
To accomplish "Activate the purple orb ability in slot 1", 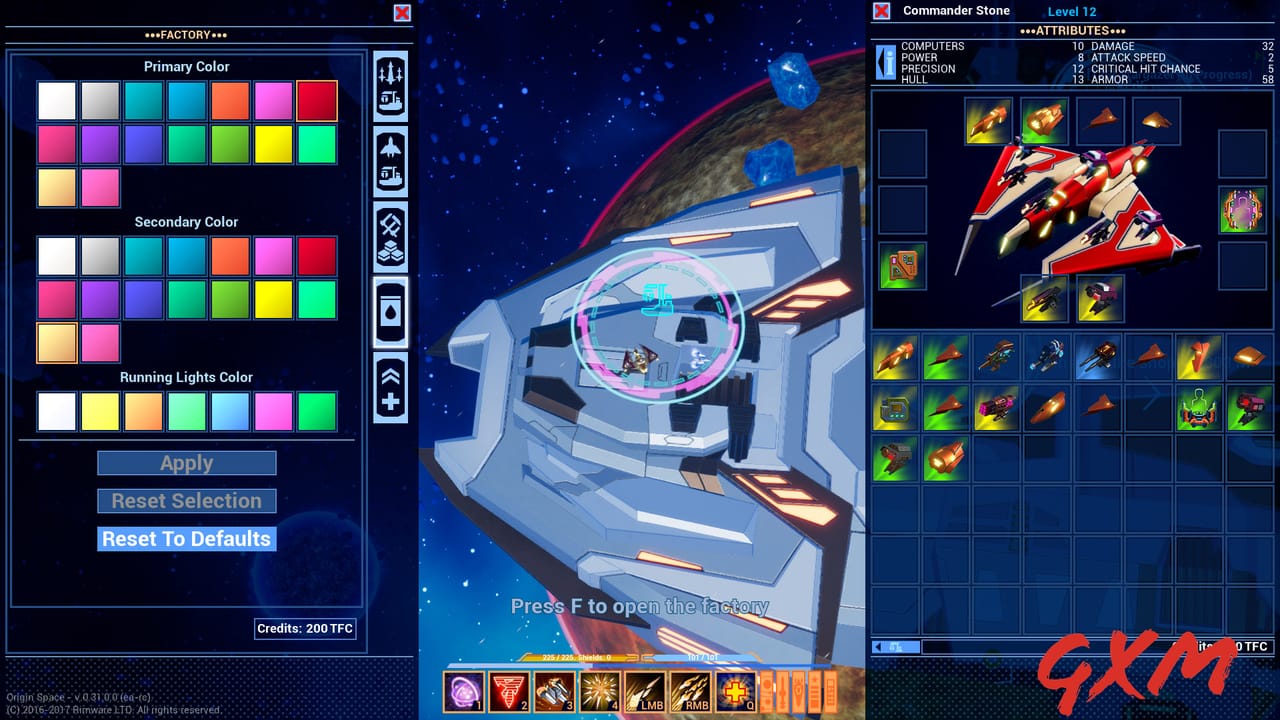I will [463, 691].
